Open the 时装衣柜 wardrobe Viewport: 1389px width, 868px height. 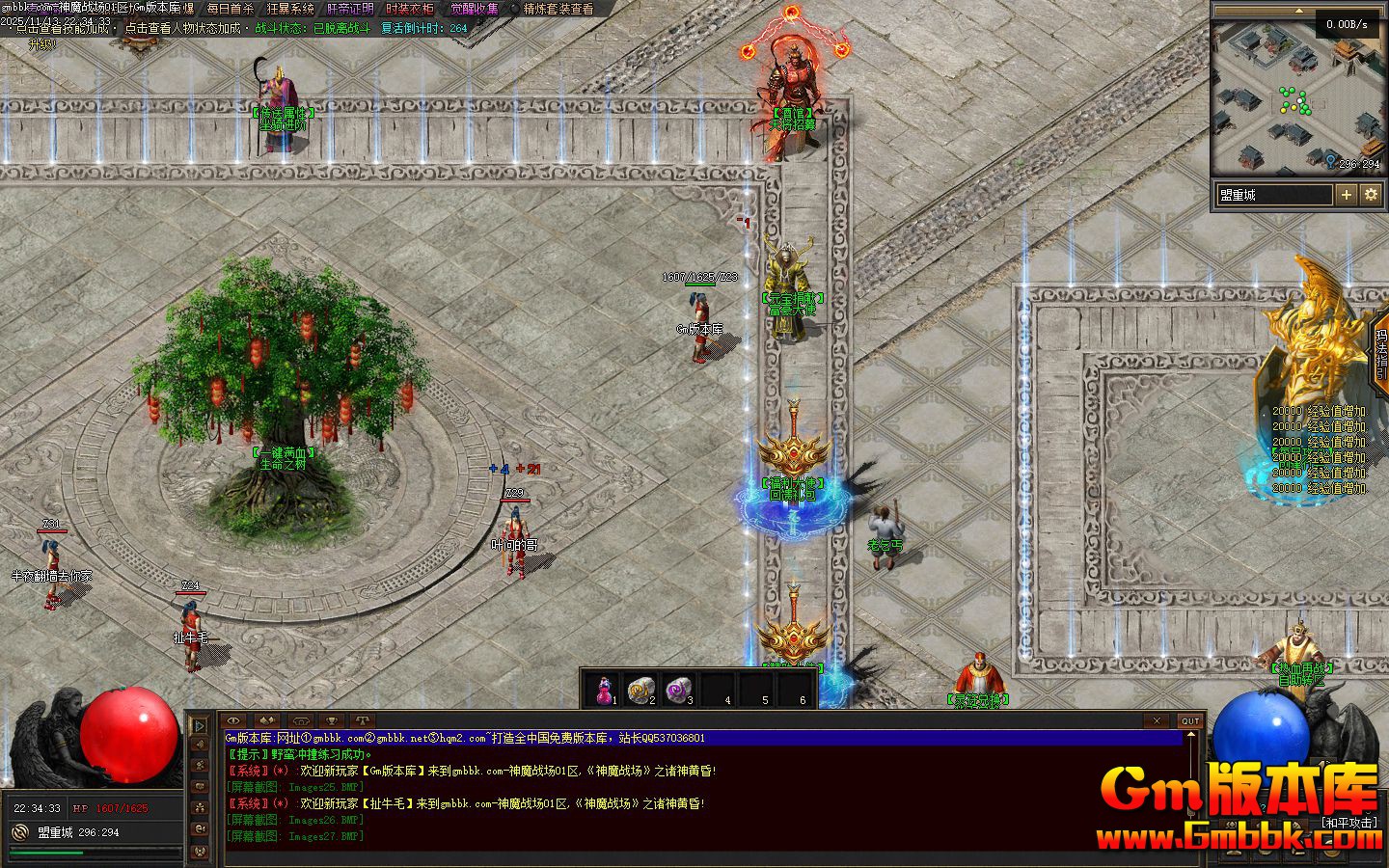point(410,9)
